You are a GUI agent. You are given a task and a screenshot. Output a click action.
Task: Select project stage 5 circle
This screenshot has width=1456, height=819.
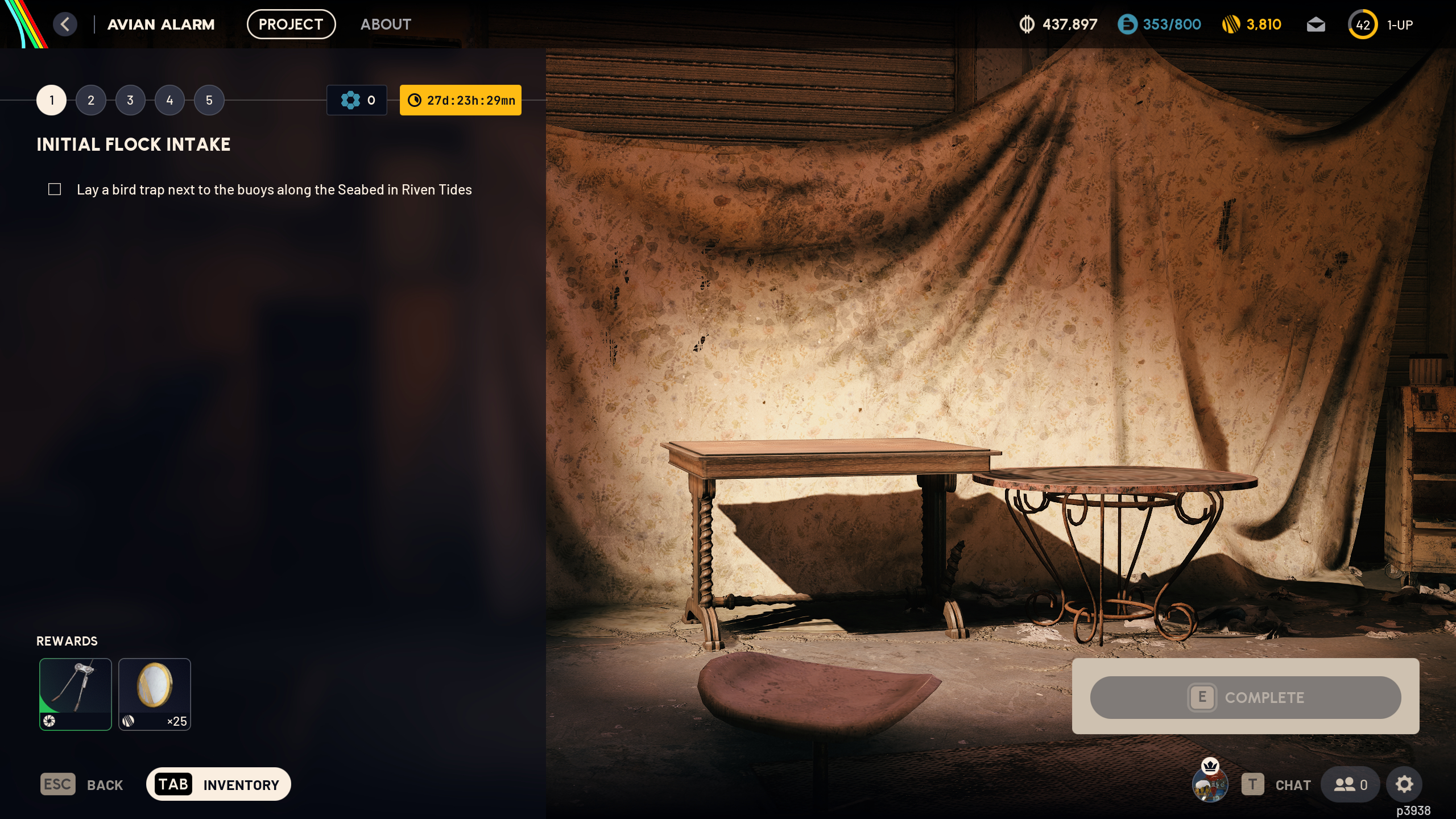209,100
